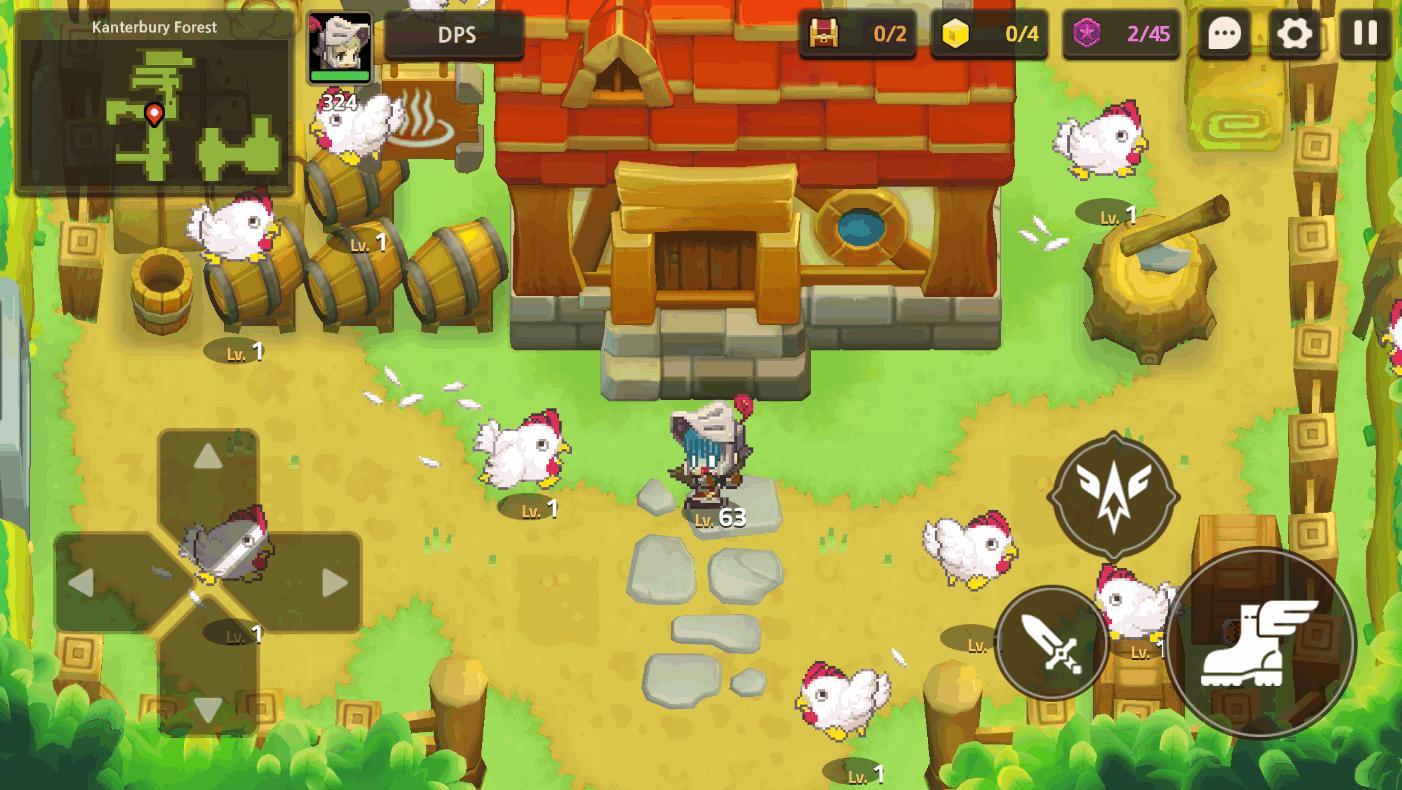Image resolution: width=1402 pixels, height=790 pixels.
Task: Select the Lv. 63 player character
Action: point(710,460)
